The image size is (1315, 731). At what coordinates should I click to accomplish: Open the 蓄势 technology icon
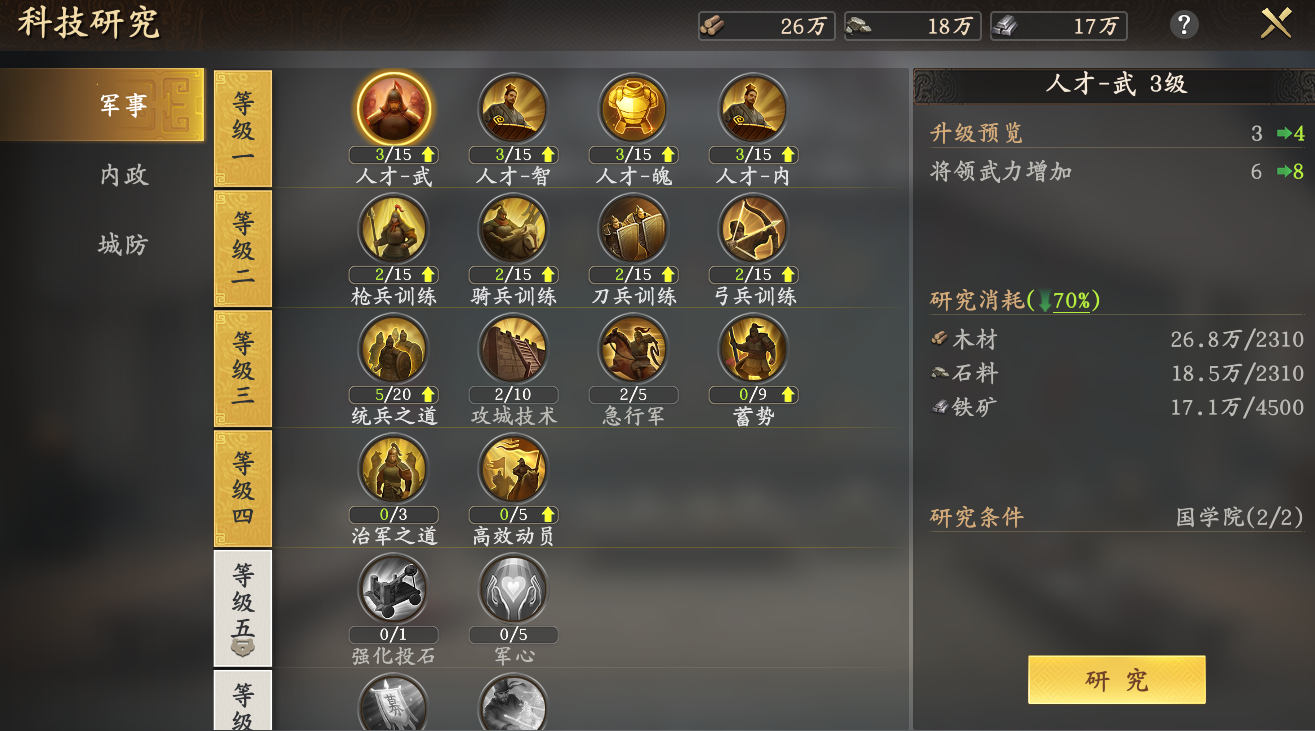click(x=753, y=348)
